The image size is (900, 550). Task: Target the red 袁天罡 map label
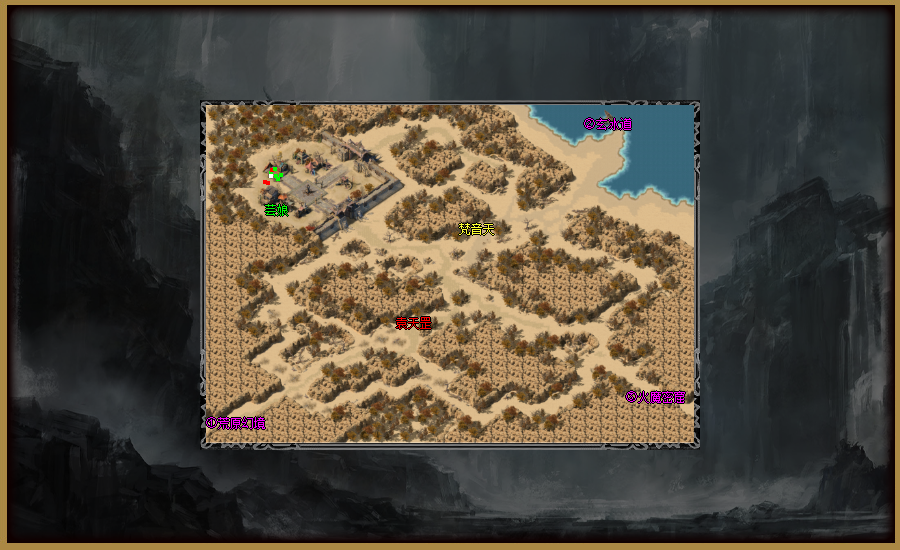coord(413,323)
